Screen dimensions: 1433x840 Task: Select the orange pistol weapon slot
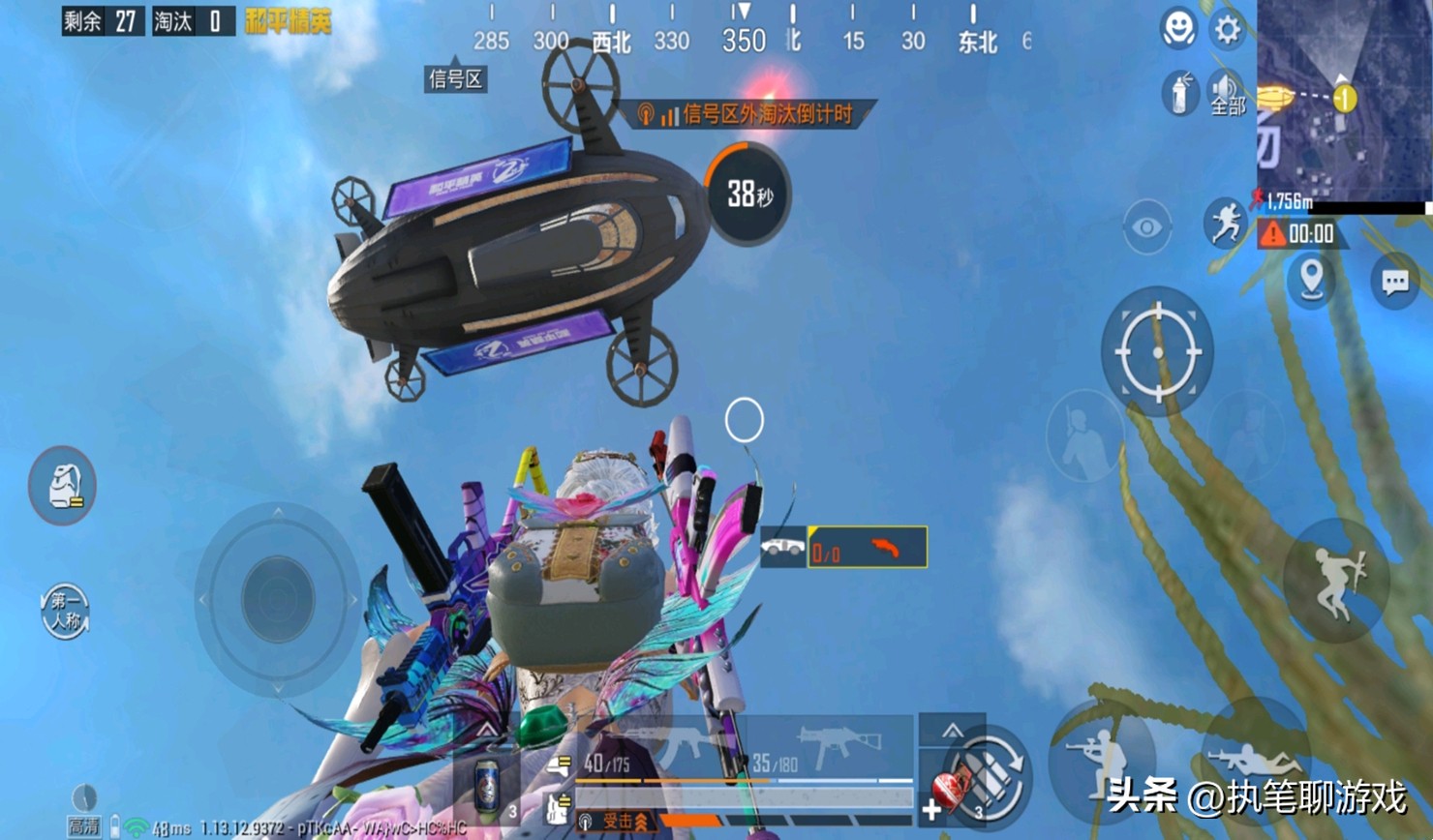coord(868,549)
